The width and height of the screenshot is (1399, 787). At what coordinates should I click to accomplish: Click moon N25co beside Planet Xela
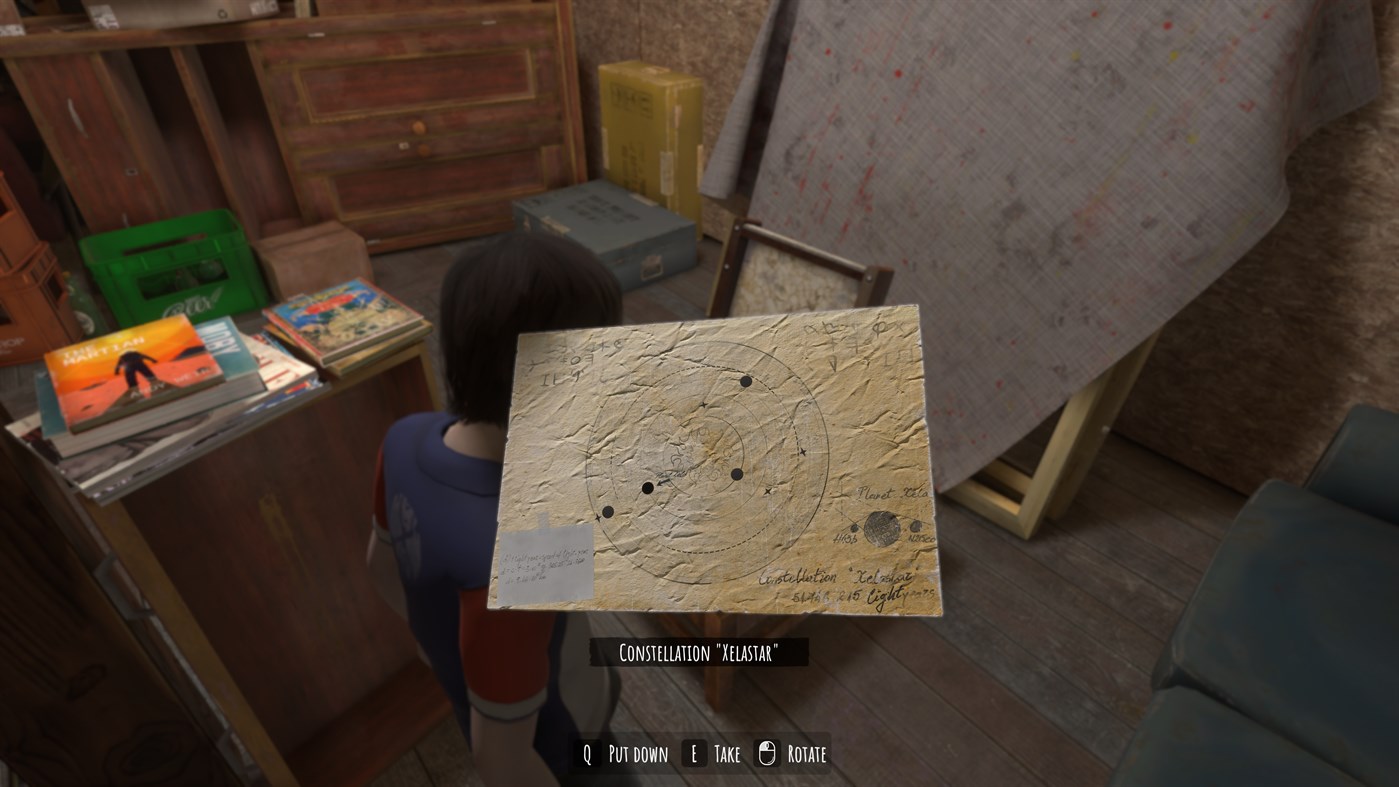(915, 527)
